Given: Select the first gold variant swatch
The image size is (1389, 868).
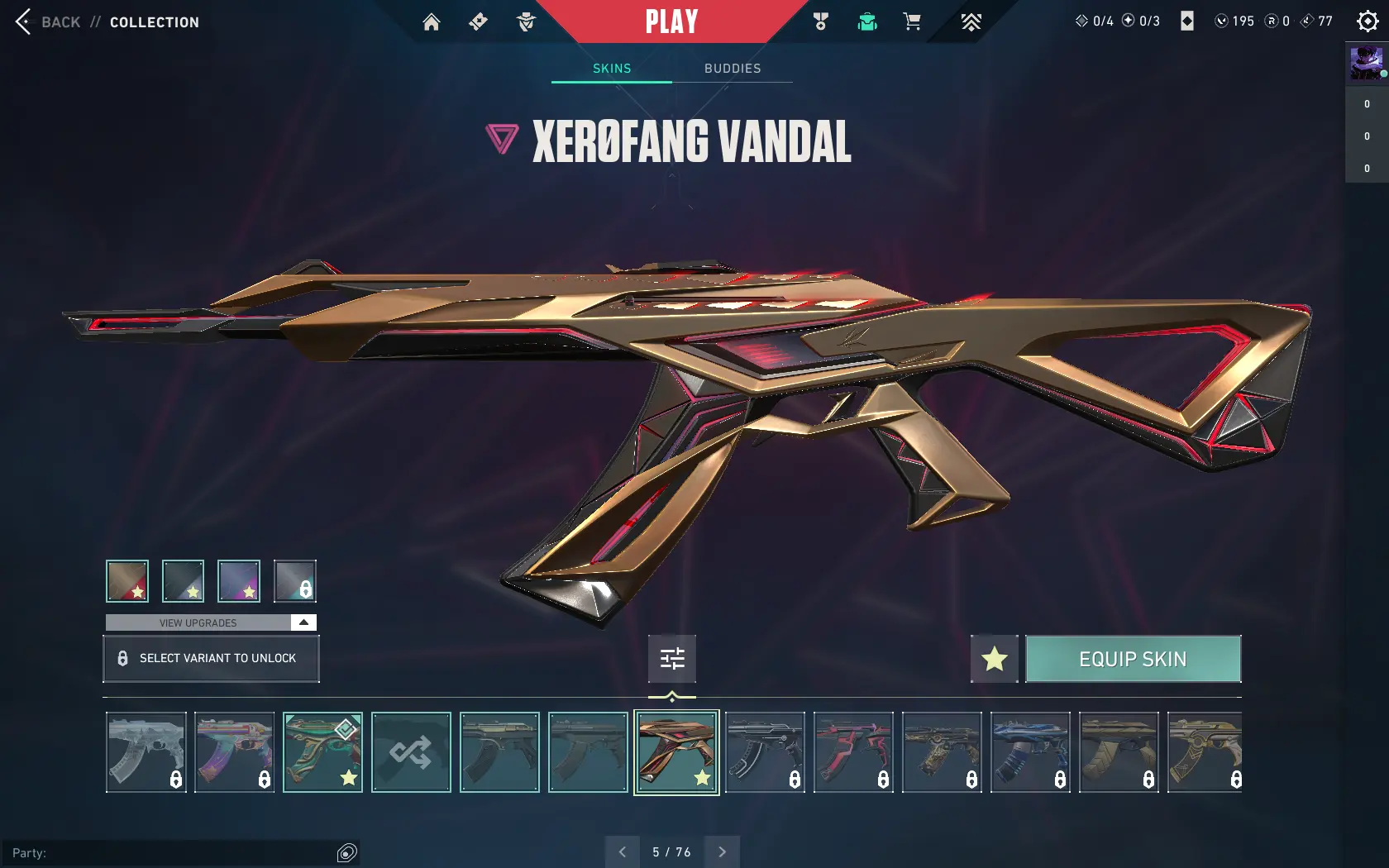Looking at the screenshot, I should 126,580.
